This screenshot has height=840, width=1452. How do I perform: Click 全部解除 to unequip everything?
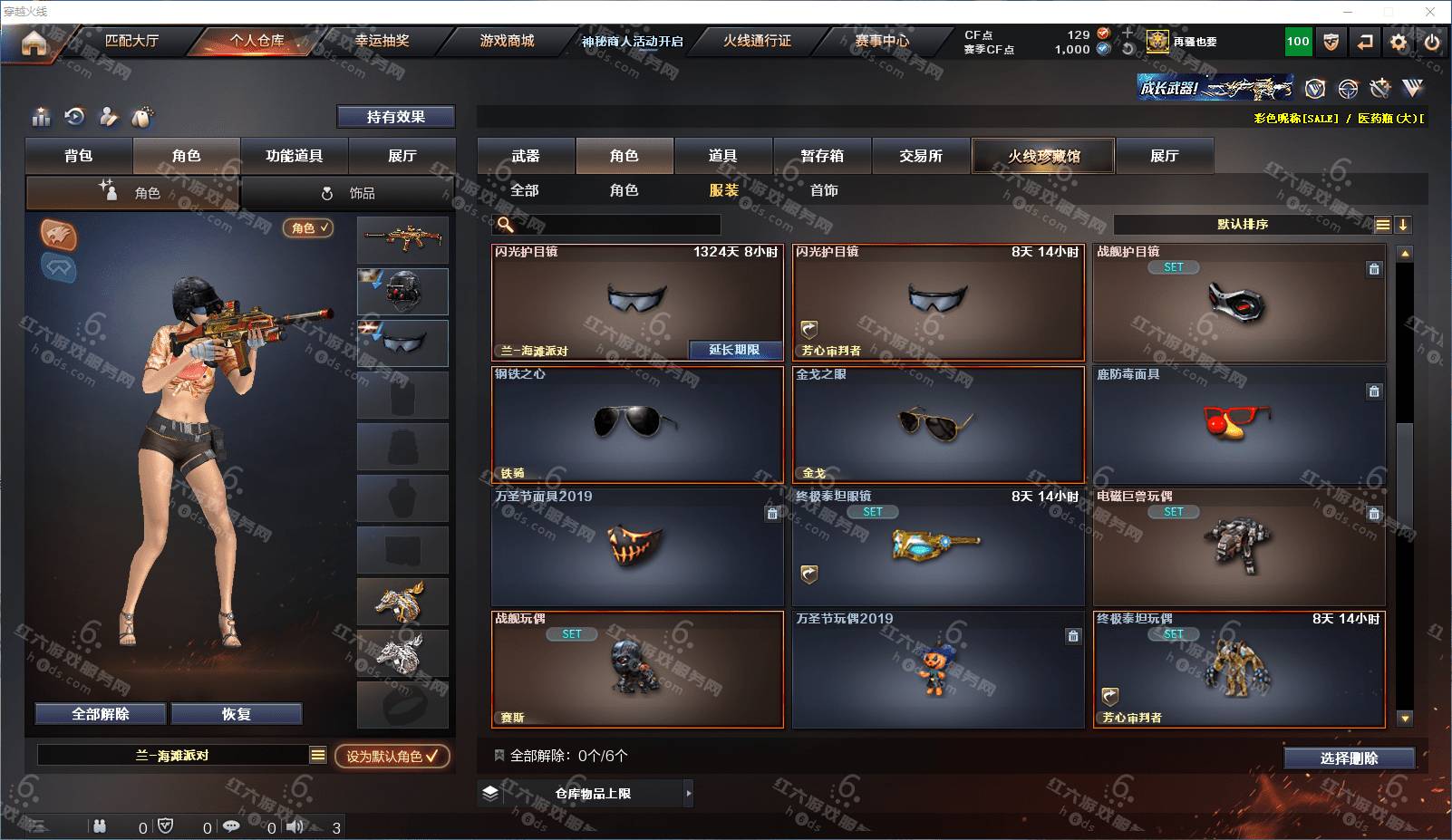tap(101, 714)
